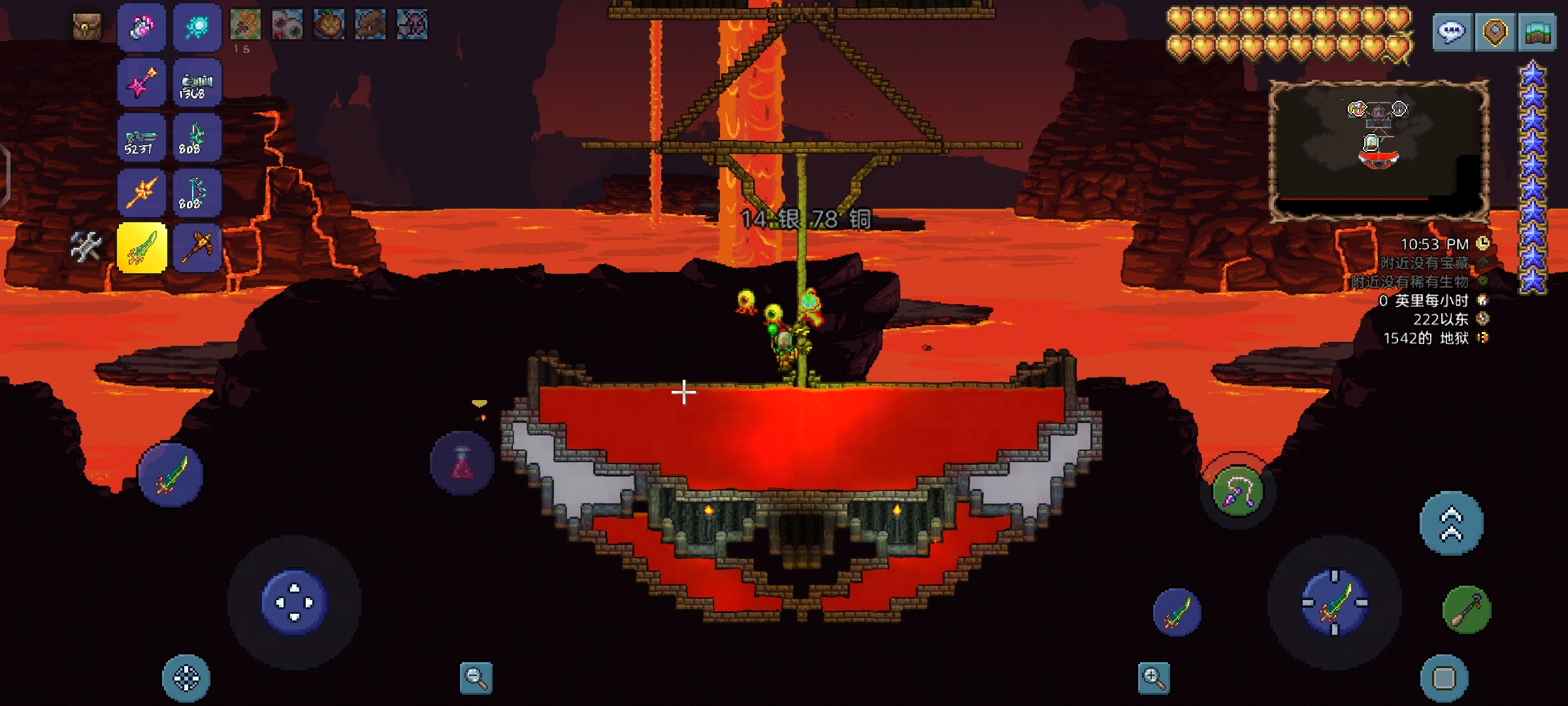
Task: Expand the minimap
Action: tap(1379, 152)
